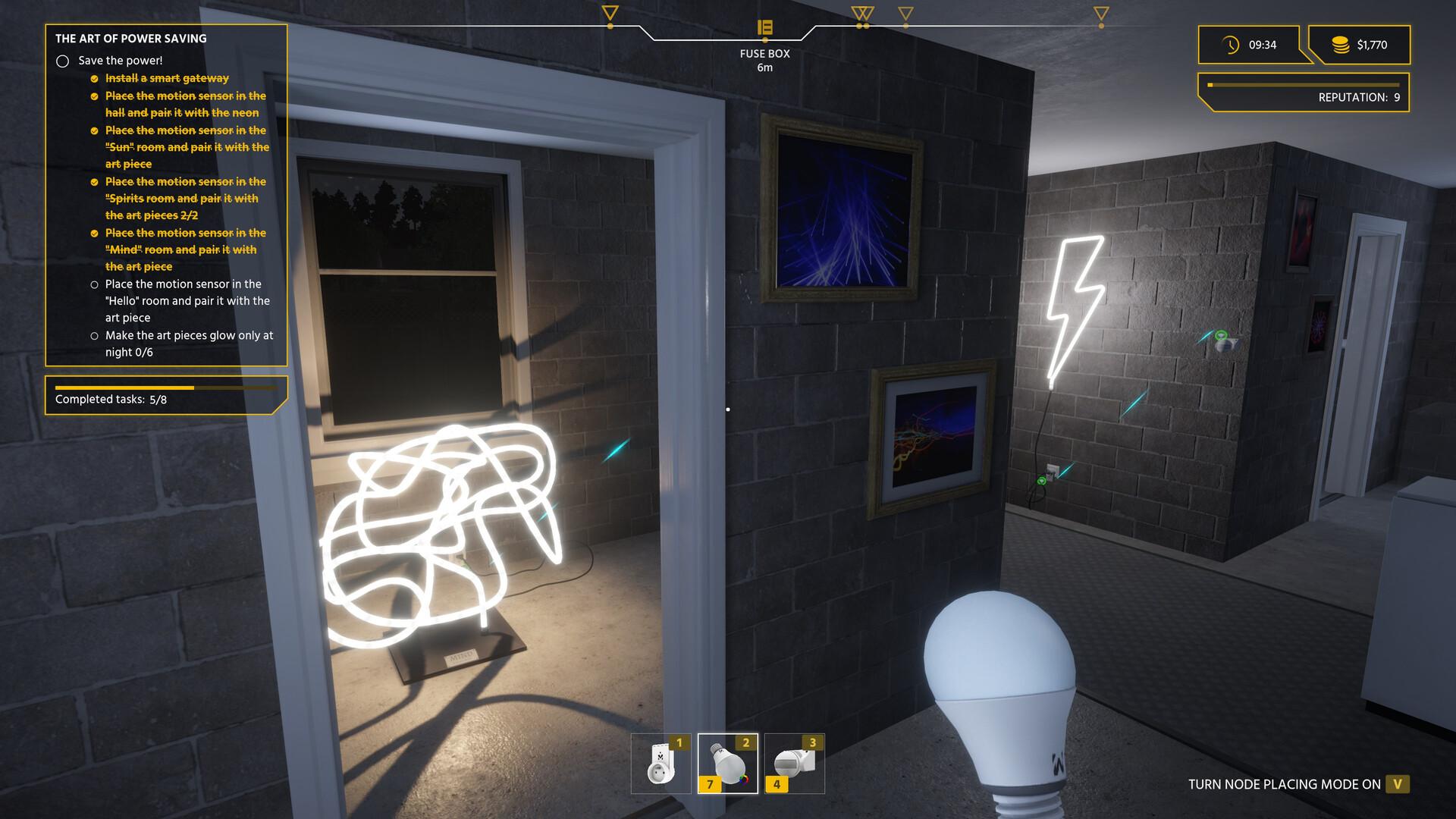Select the FUSE BOX label on the navigation bar
1456x819 pixels.
(x=764, y=54)
